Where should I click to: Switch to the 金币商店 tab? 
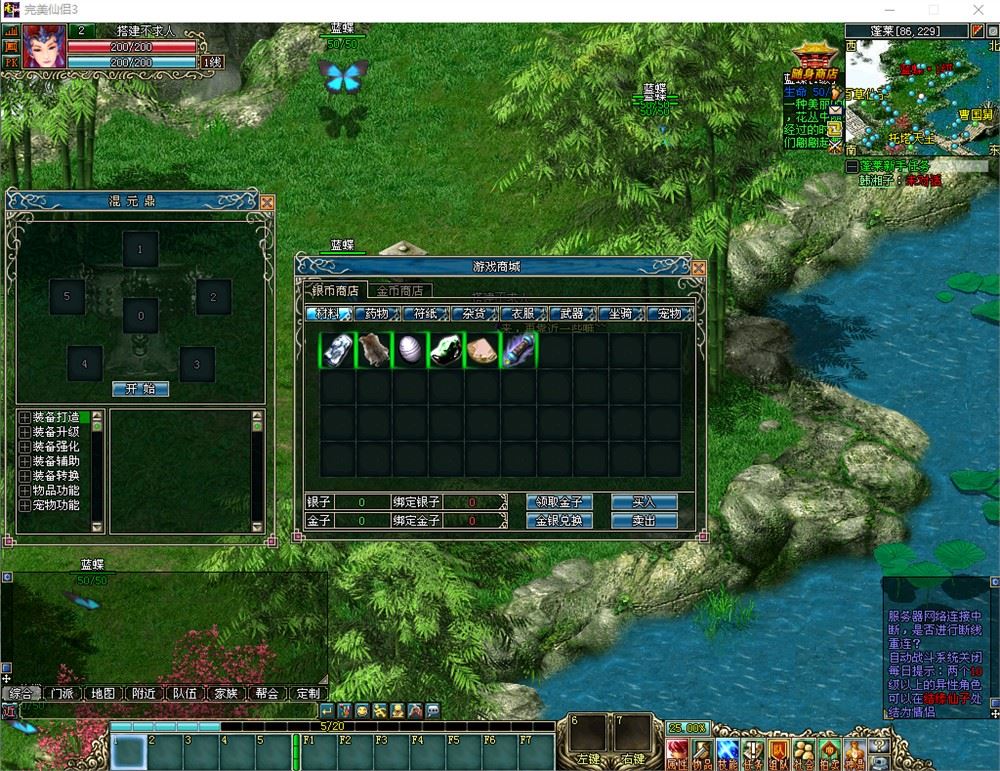click(400, 291)
